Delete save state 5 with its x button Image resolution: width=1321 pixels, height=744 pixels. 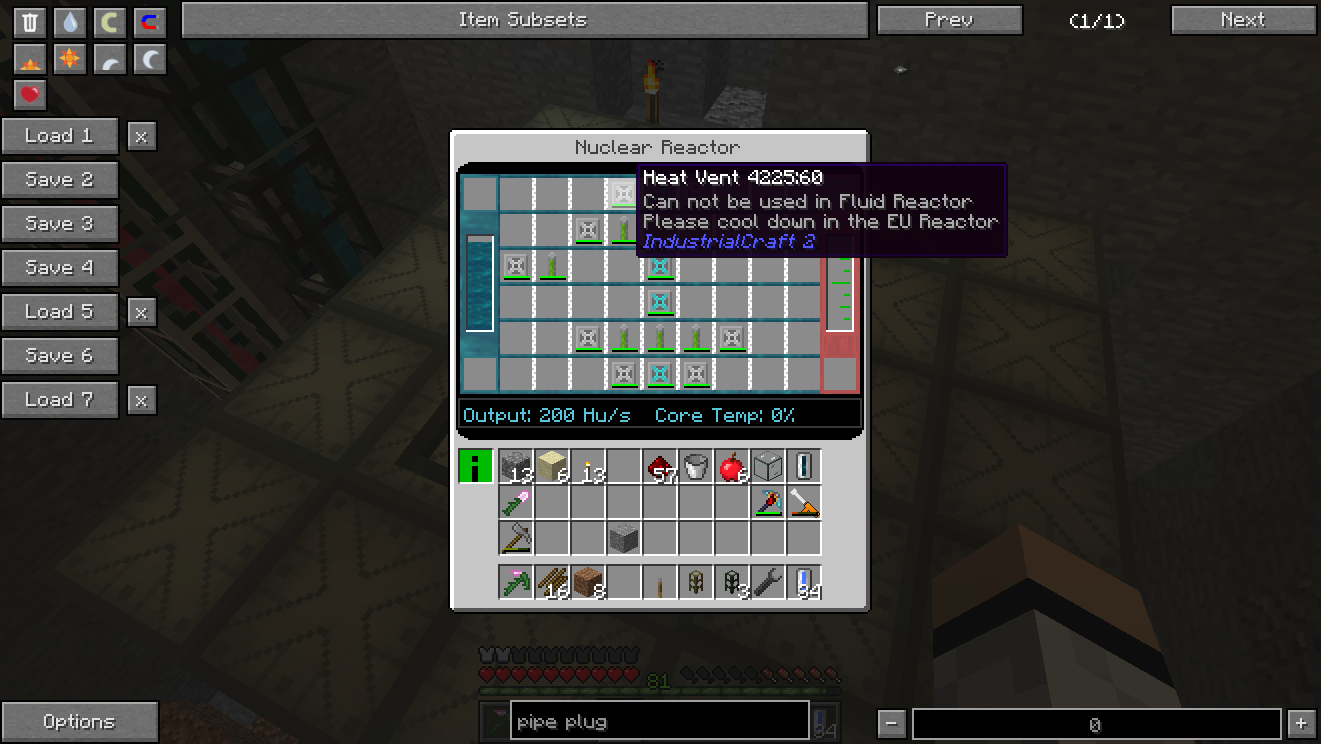pos(141,312)
